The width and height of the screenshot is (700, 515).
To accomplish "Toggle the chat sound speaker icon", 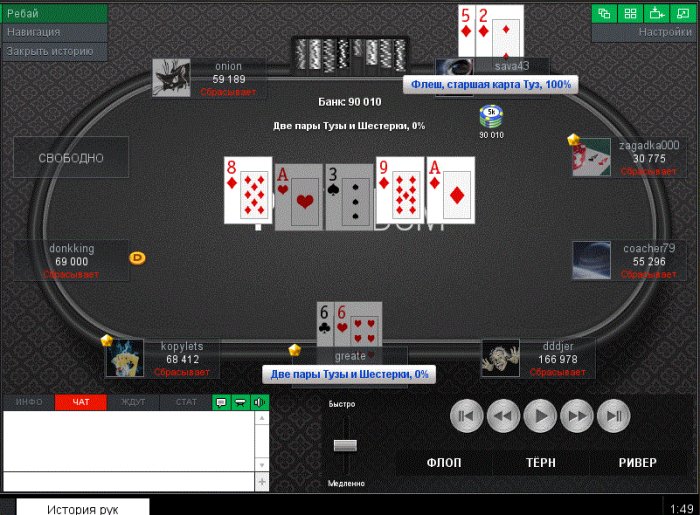I will [260, 402].
